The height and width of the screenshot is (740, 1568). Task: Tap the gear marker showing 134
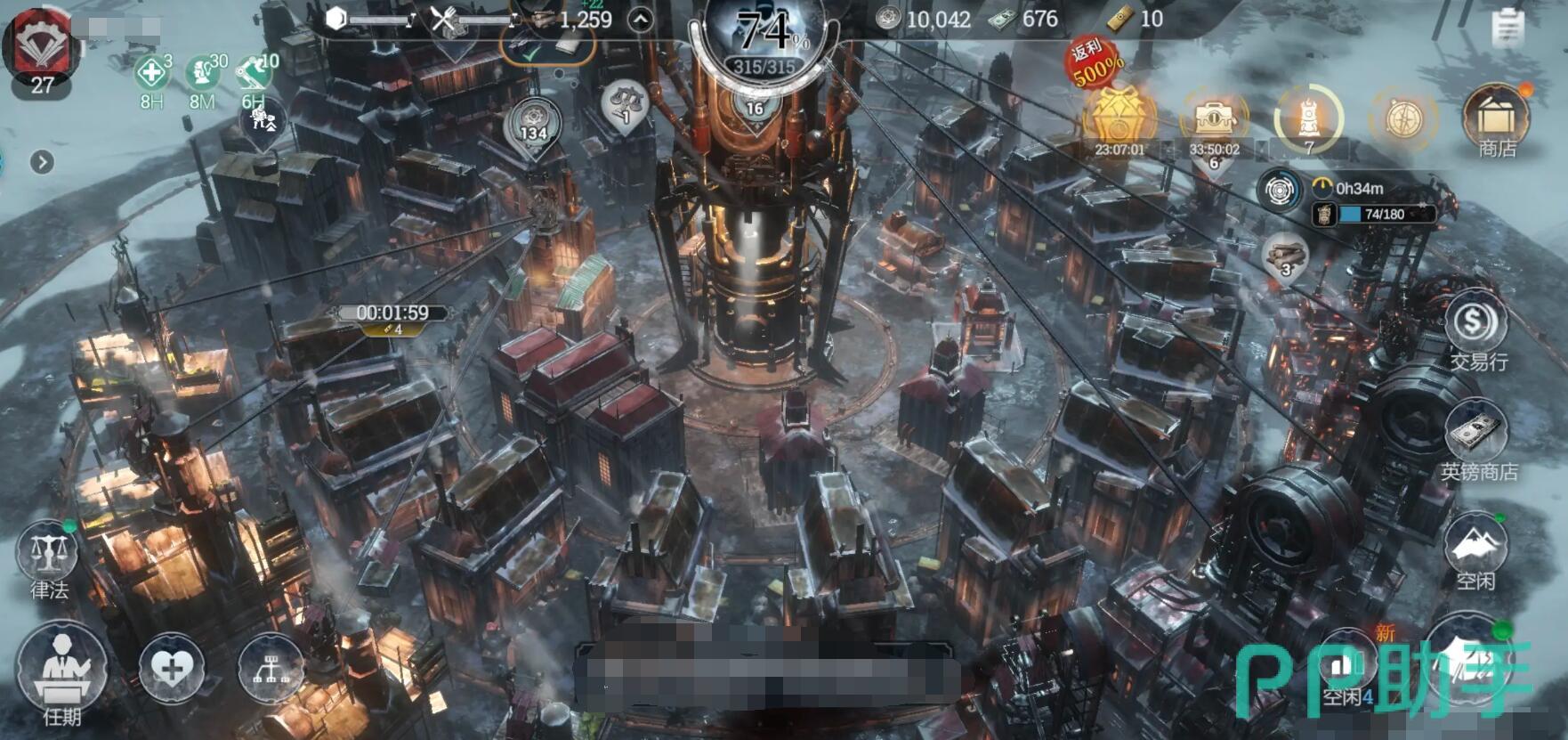pyautogui.click(x=532, y=126)
